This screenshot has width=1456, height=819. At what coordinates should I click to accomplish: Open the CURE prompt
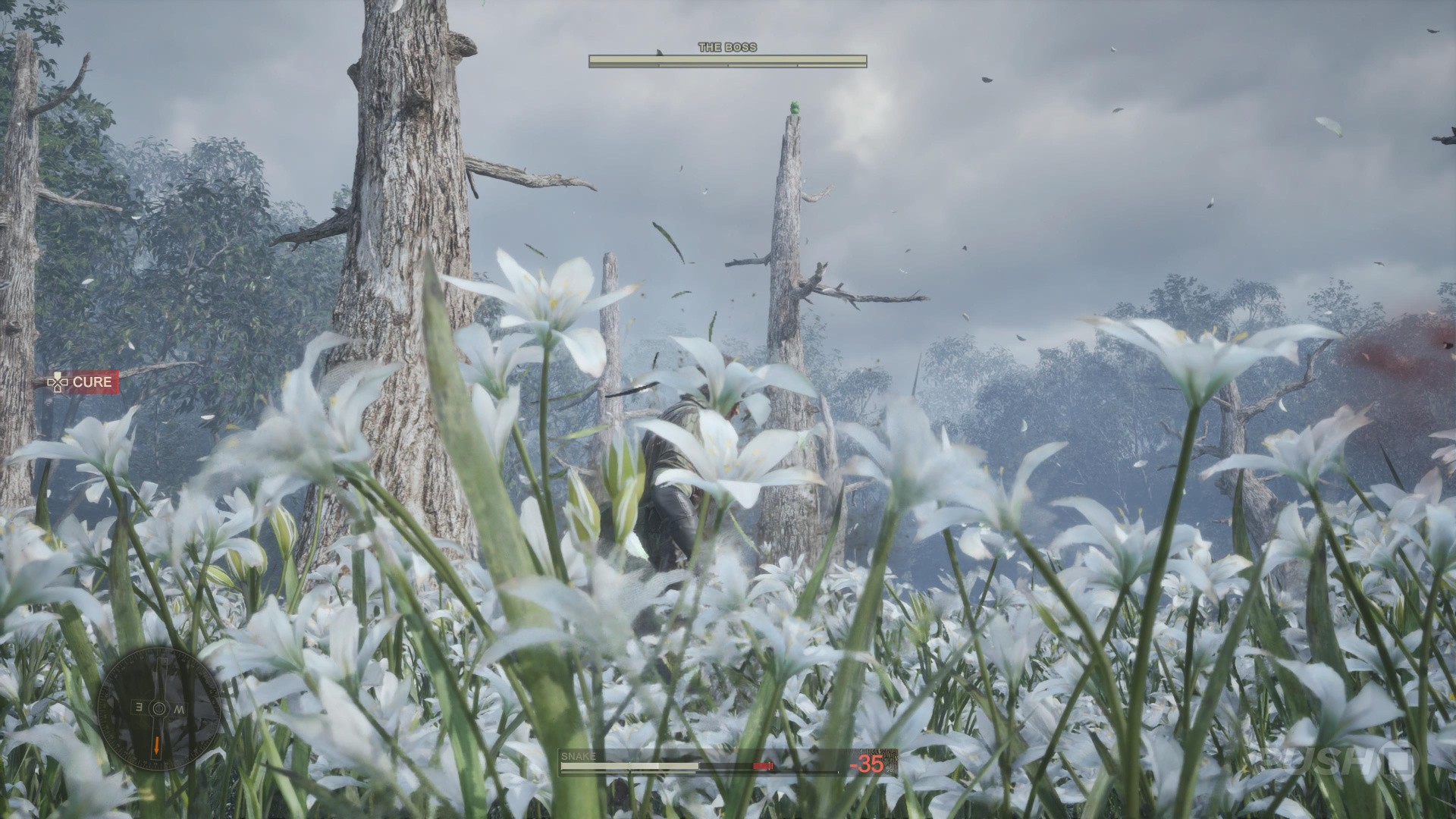point(83,382)
